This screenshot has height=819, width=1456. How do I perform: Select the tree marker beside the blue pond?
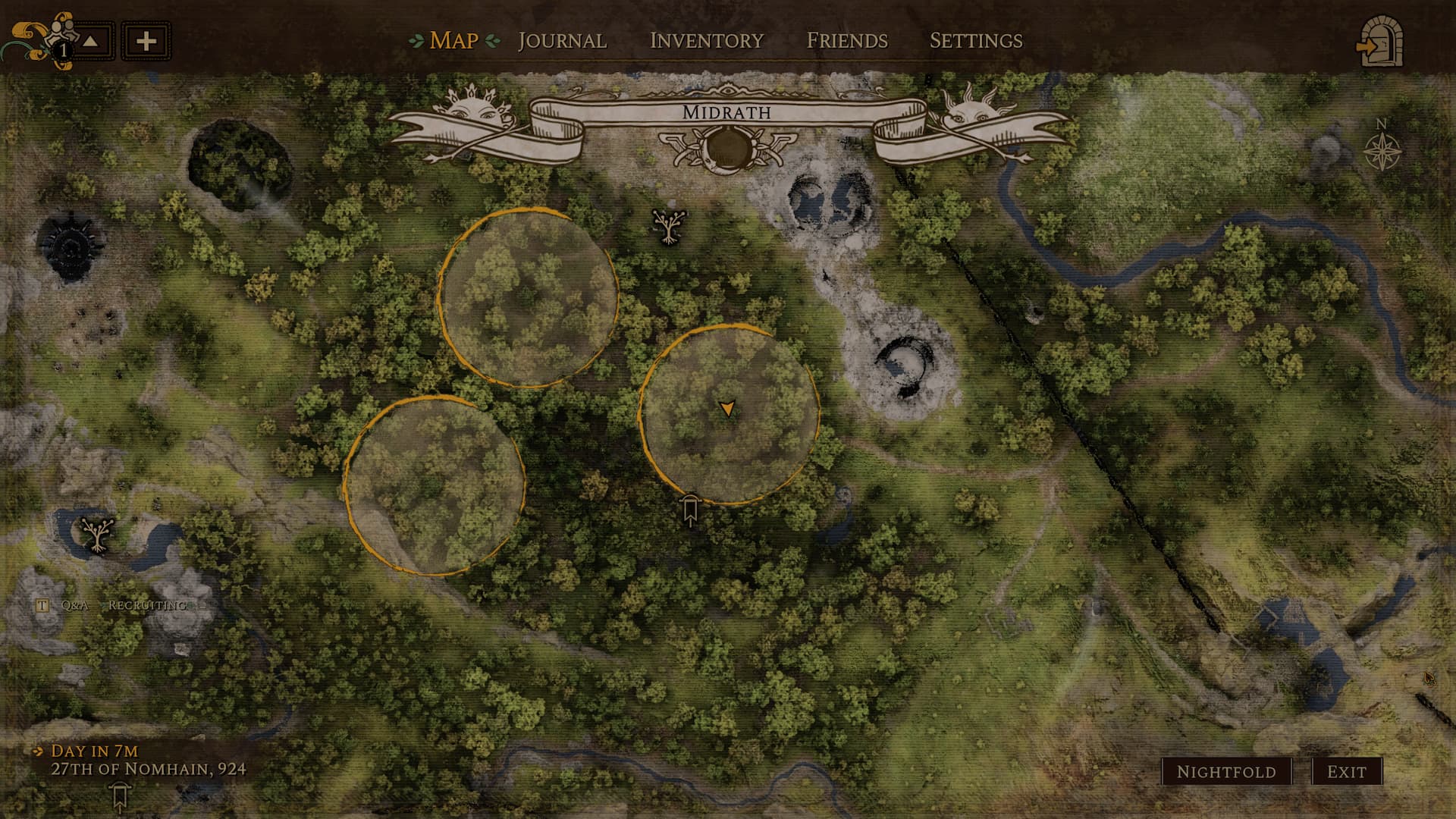pos(97,534)
